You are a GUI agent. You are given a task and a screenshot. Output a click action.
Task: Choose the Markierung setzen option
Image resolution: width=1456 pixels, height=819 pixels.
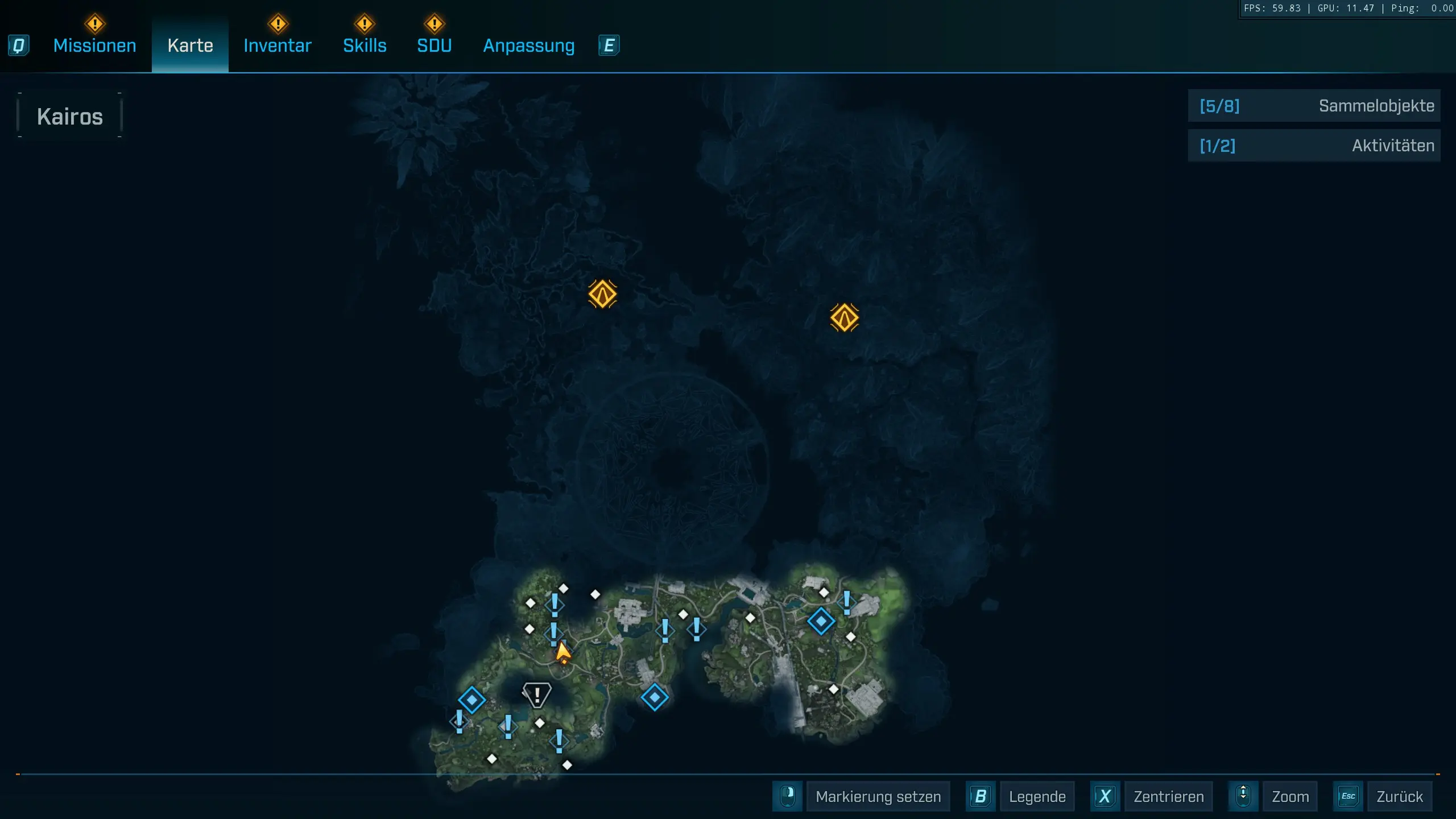coord(878,796)
